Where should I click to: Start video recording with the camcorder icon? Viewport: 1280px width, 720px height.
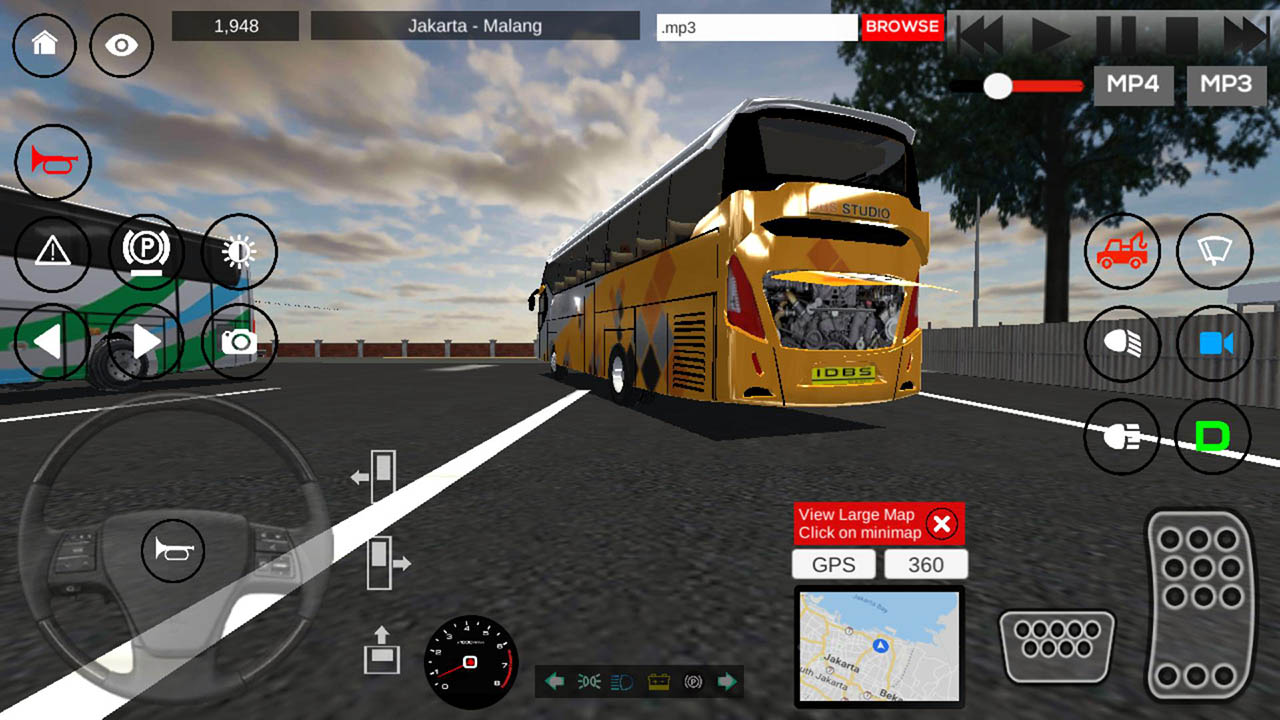tap(1214, 343)
